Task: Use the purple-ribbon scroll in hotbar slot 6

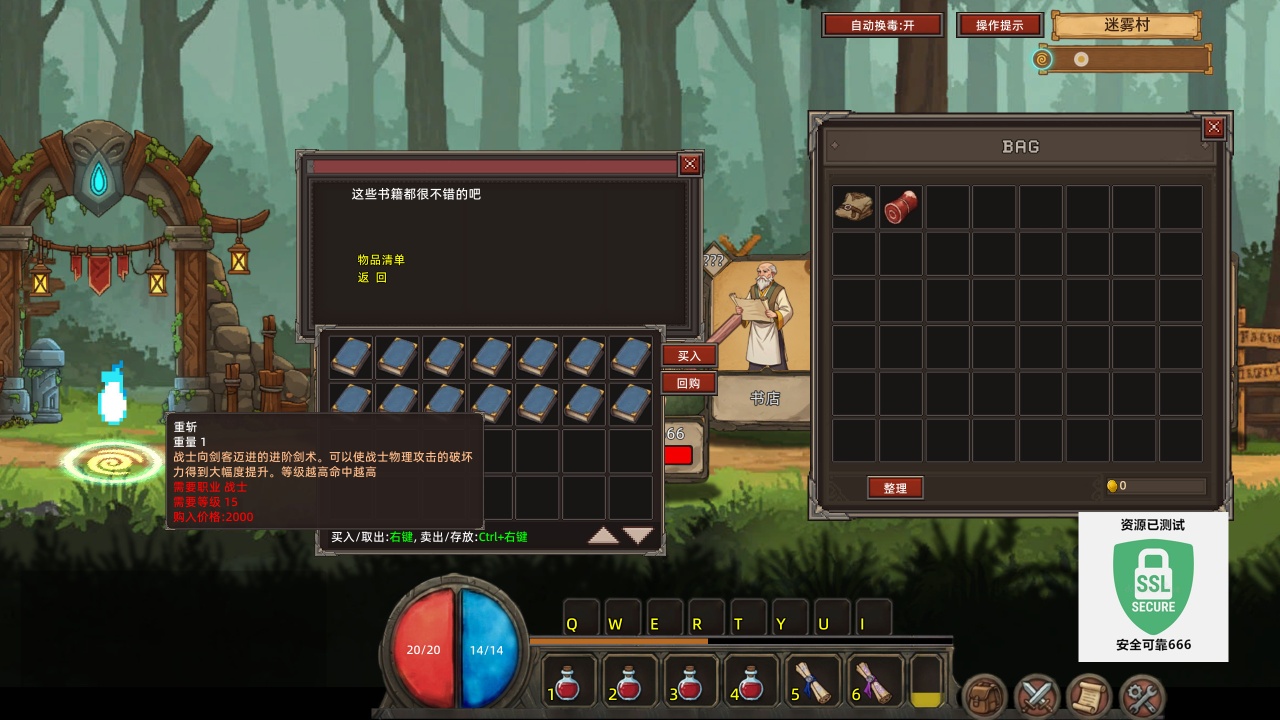Action: pos(873,683)
